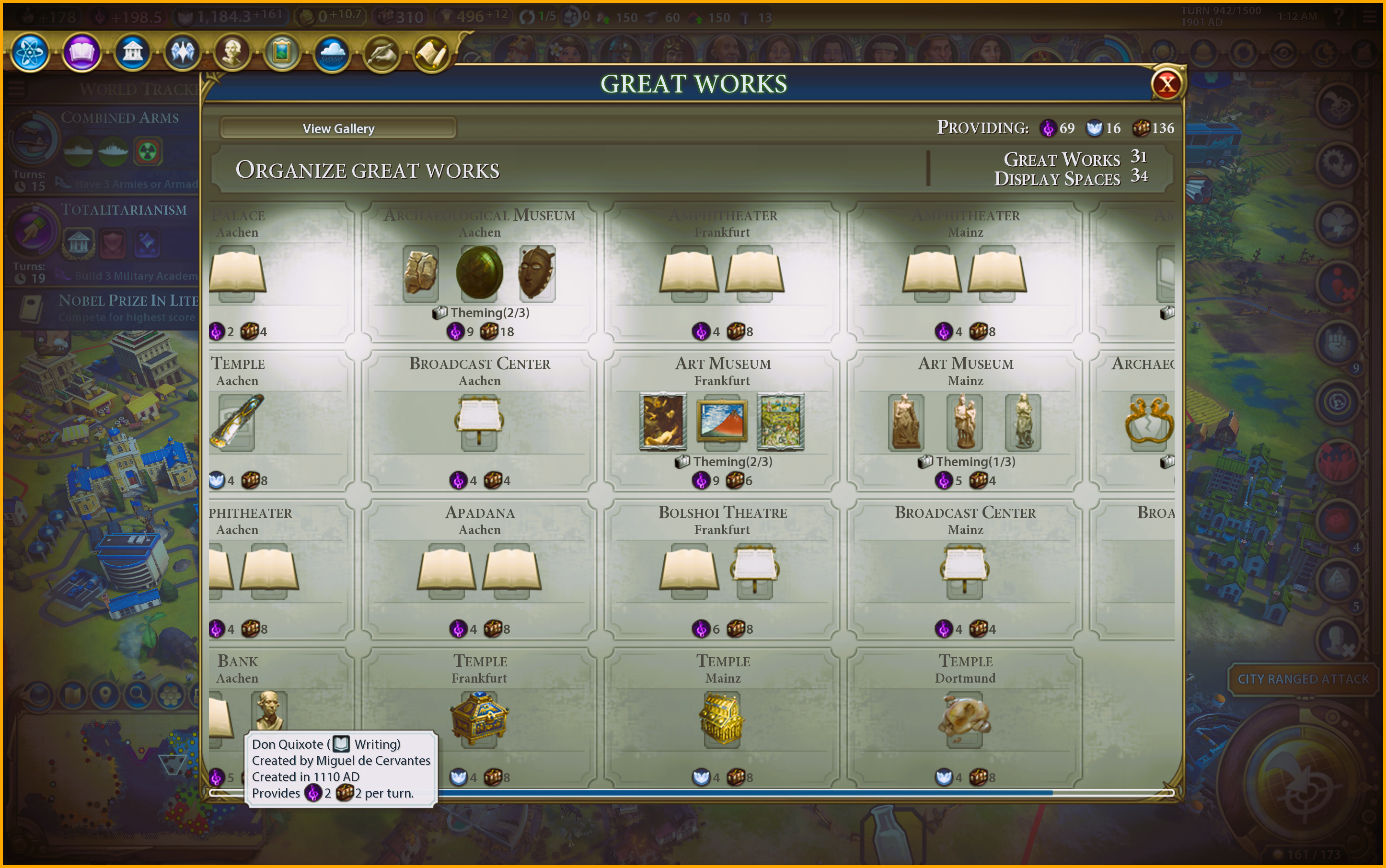The height and width of the screenshot is (868, 1386).
Task: Click the City Ranged Attack notification
Action: coord(1303,679)
